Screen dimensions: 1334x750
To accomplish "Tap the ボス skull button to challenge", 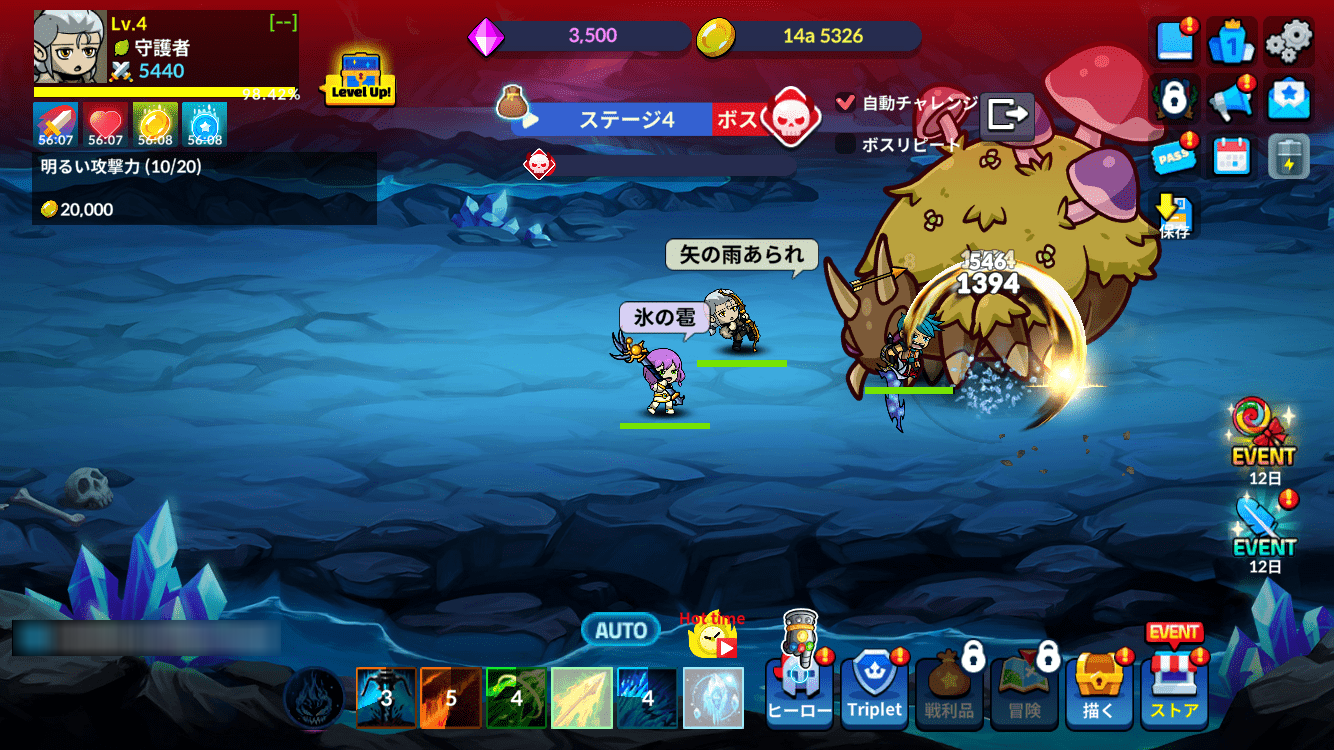I will point(790,118).
